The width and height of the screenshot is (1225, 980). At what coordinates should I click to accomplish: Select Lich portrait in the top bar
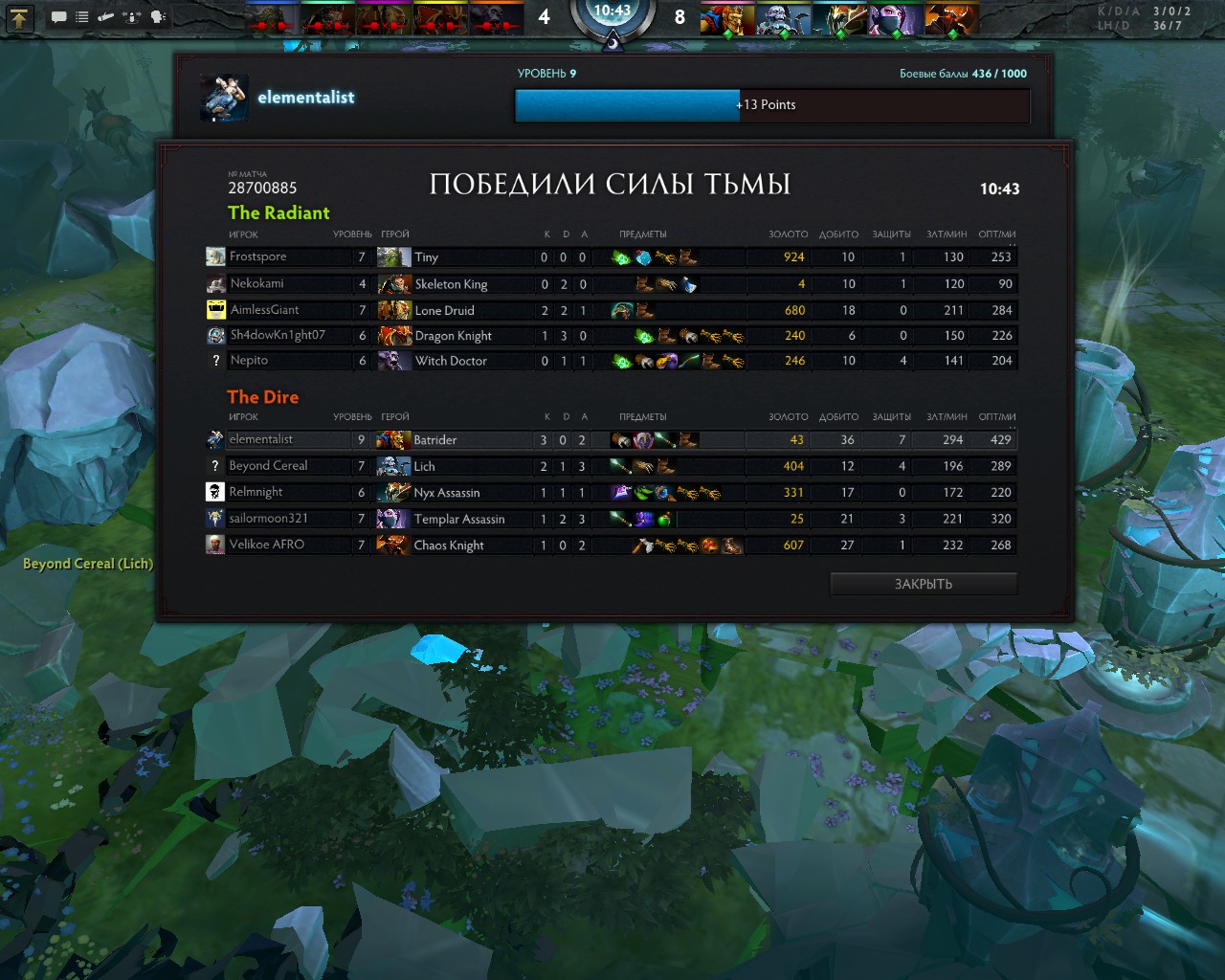pos(781,19)
